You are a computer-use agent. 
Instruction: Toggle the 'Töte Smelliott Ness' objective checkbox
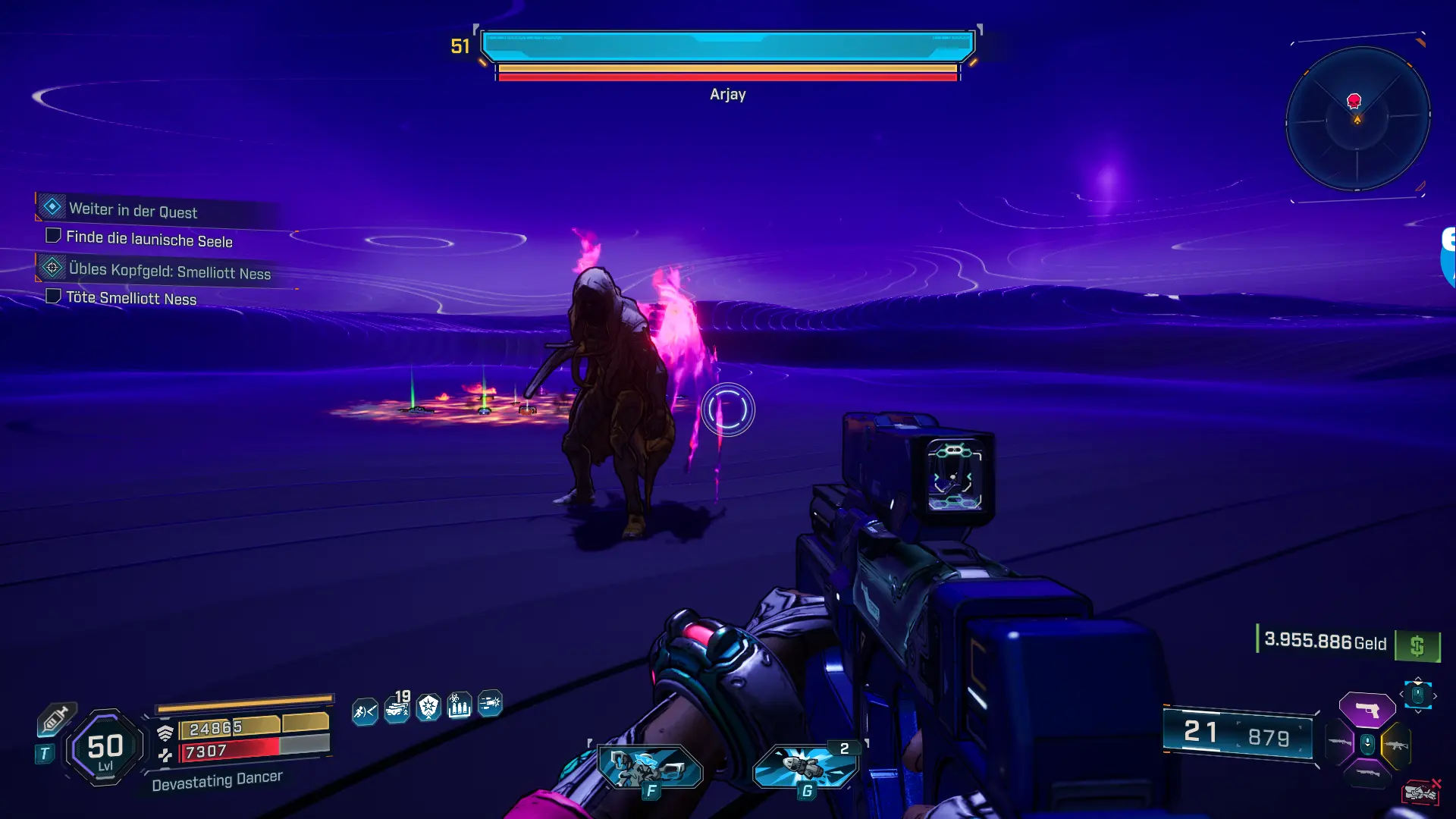[x=53, y=296]
